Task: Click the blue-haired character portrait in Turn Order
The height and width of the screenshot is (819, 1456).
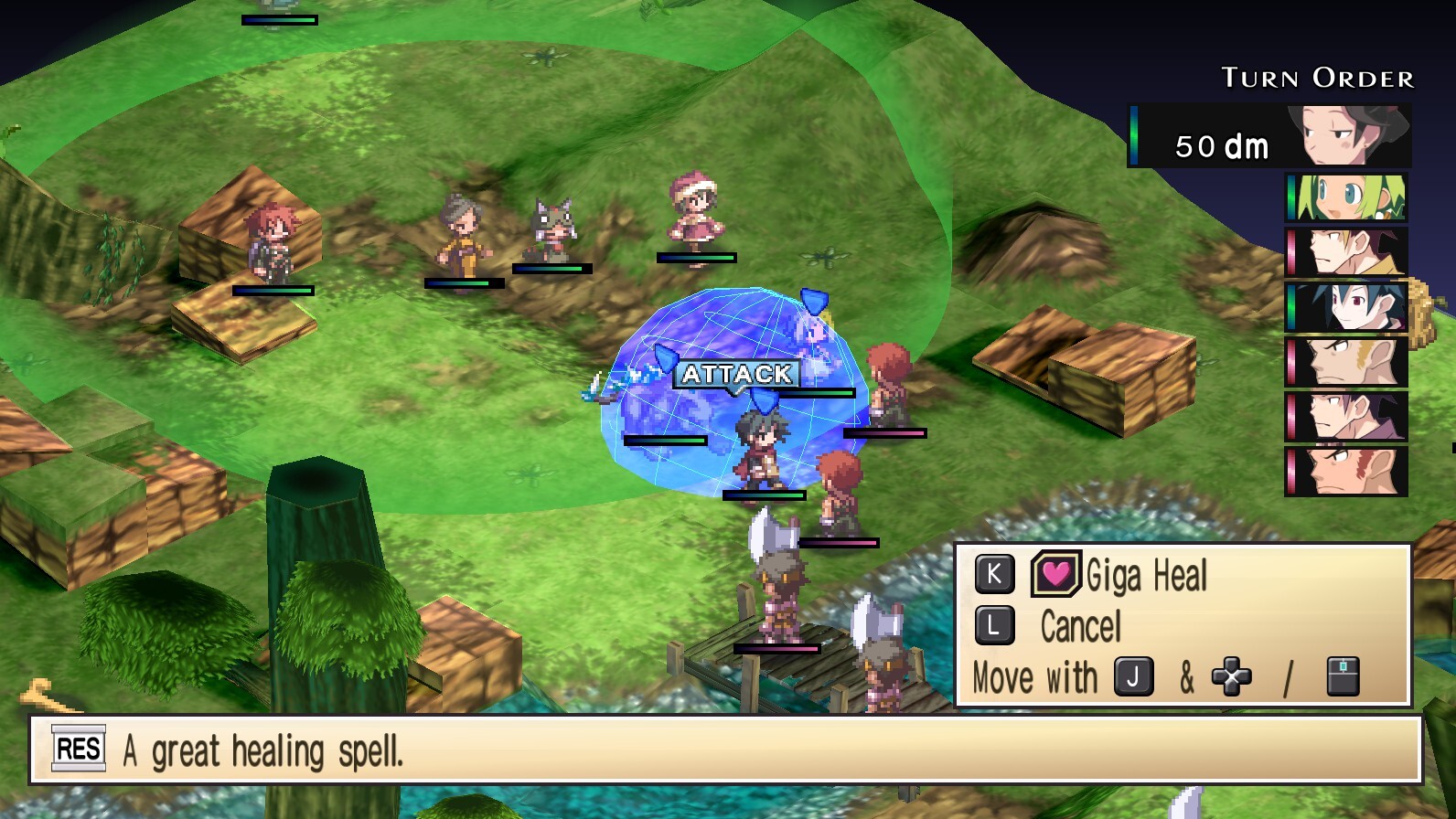Action: click(x=1344, y=309)
